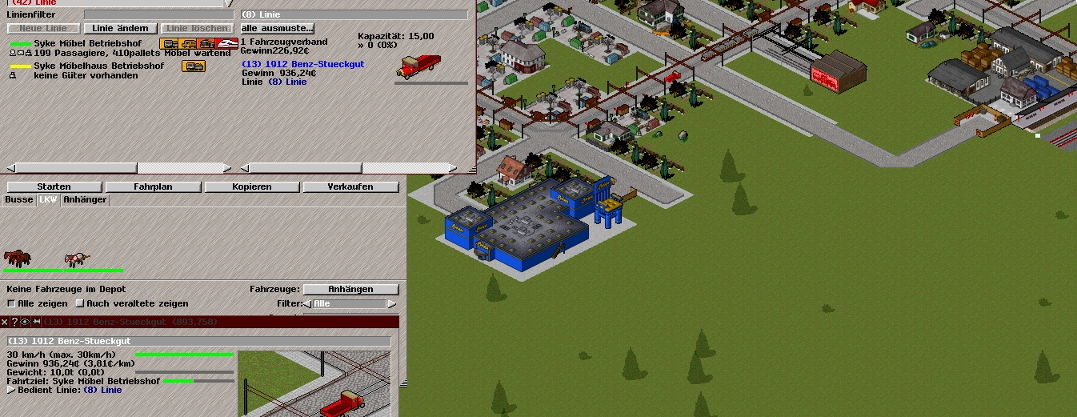Toggle the 'Auch veraltete zeigen' checkbox
This screenshot has width=1077, height=417.
[80, 303]
